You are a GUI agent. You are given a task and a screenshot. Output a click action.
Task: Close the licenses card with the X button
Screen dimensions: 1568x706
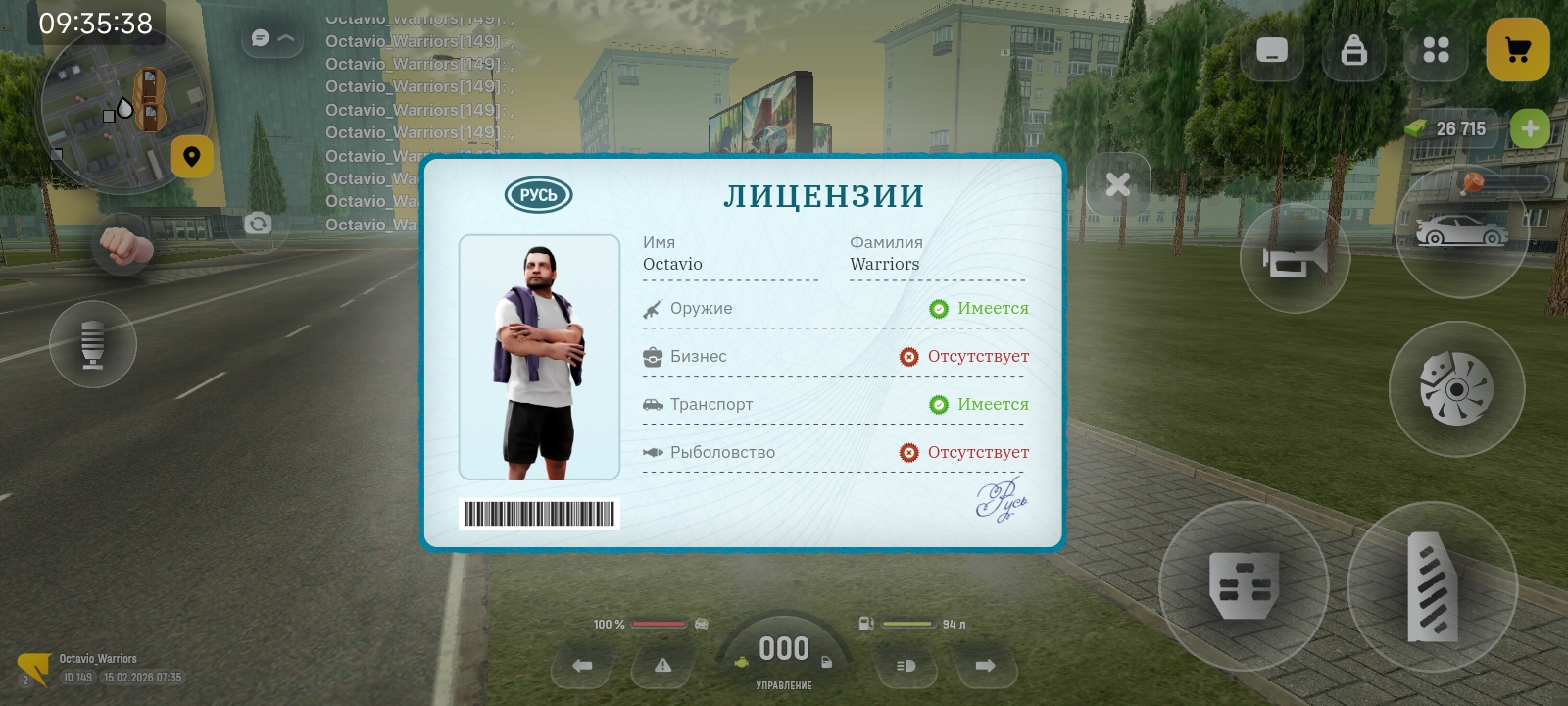click(x=1117, y=184)
